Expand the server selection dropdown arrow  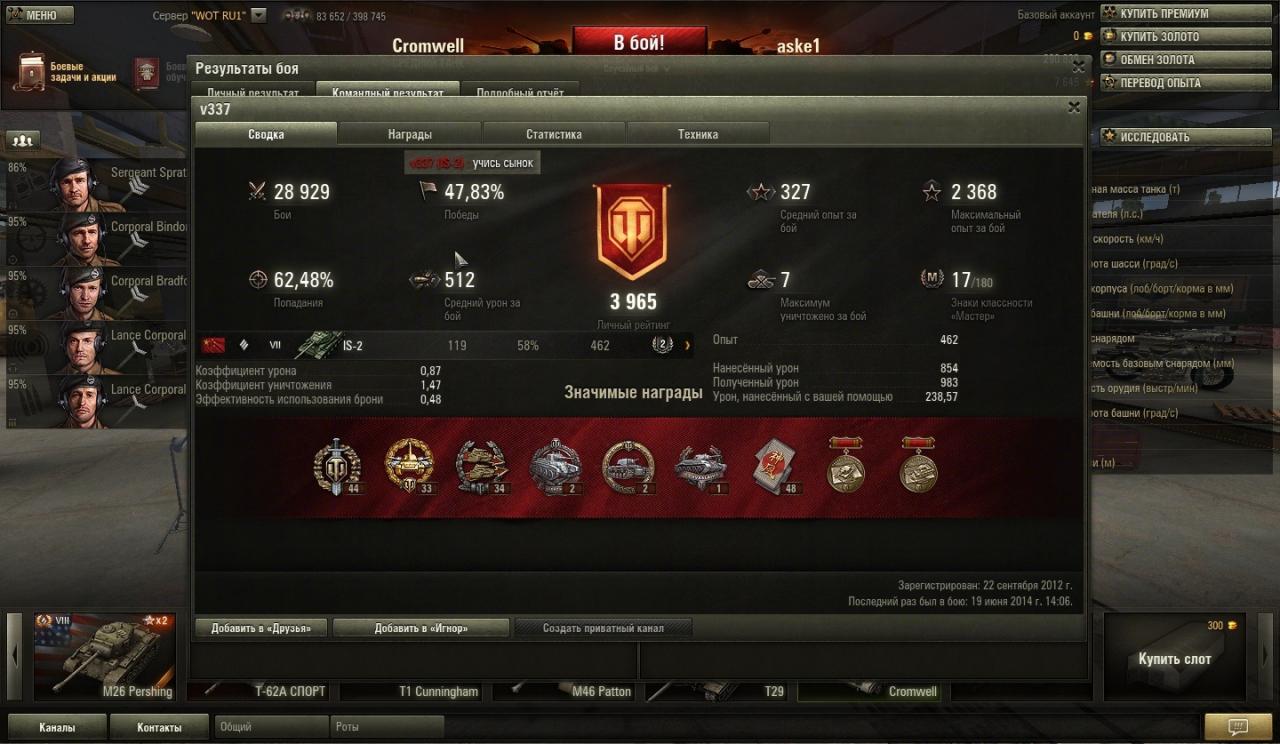[x=259, y=16]
